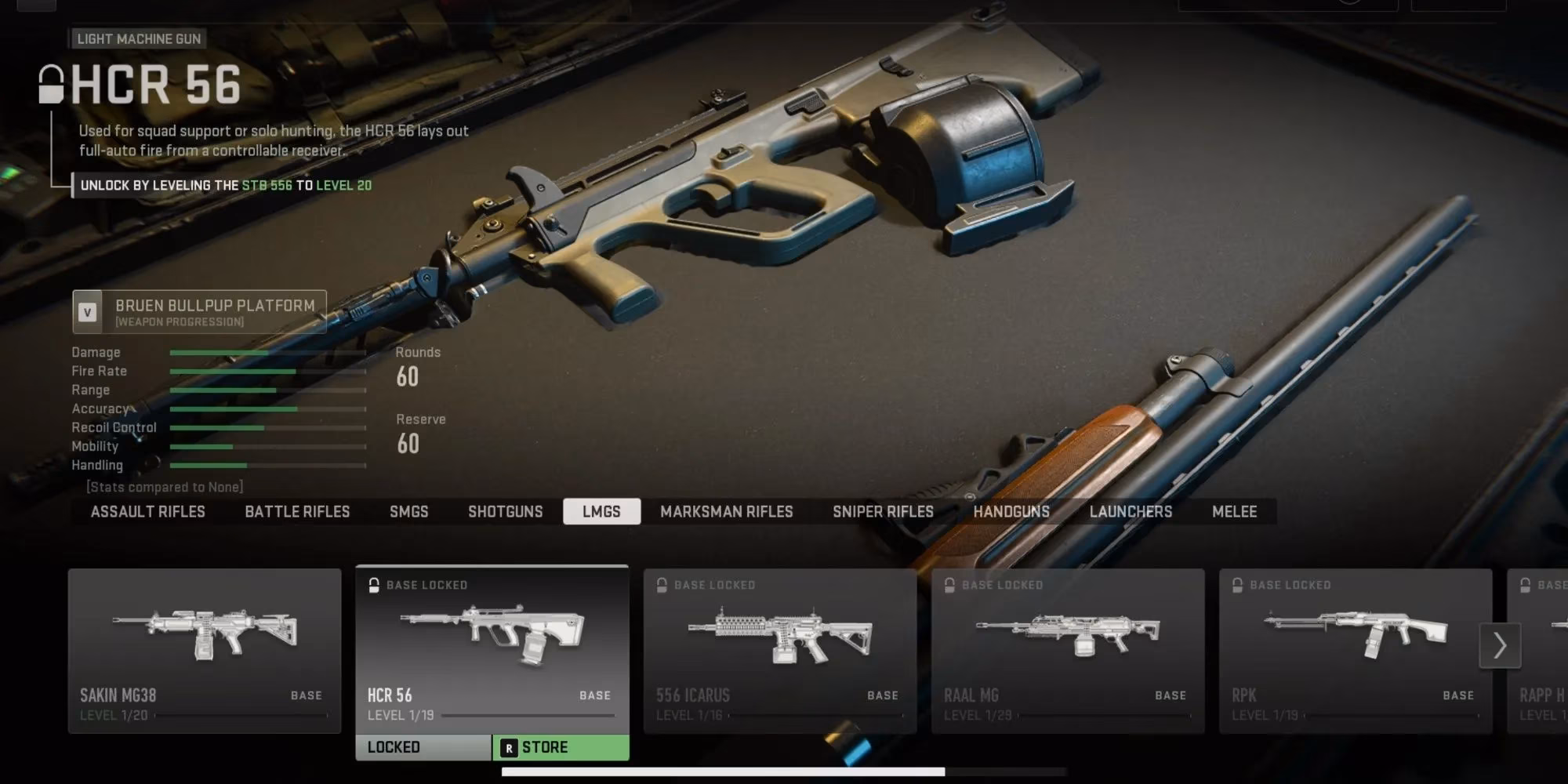Click the highlighted LMGs tab

(601, 512)
